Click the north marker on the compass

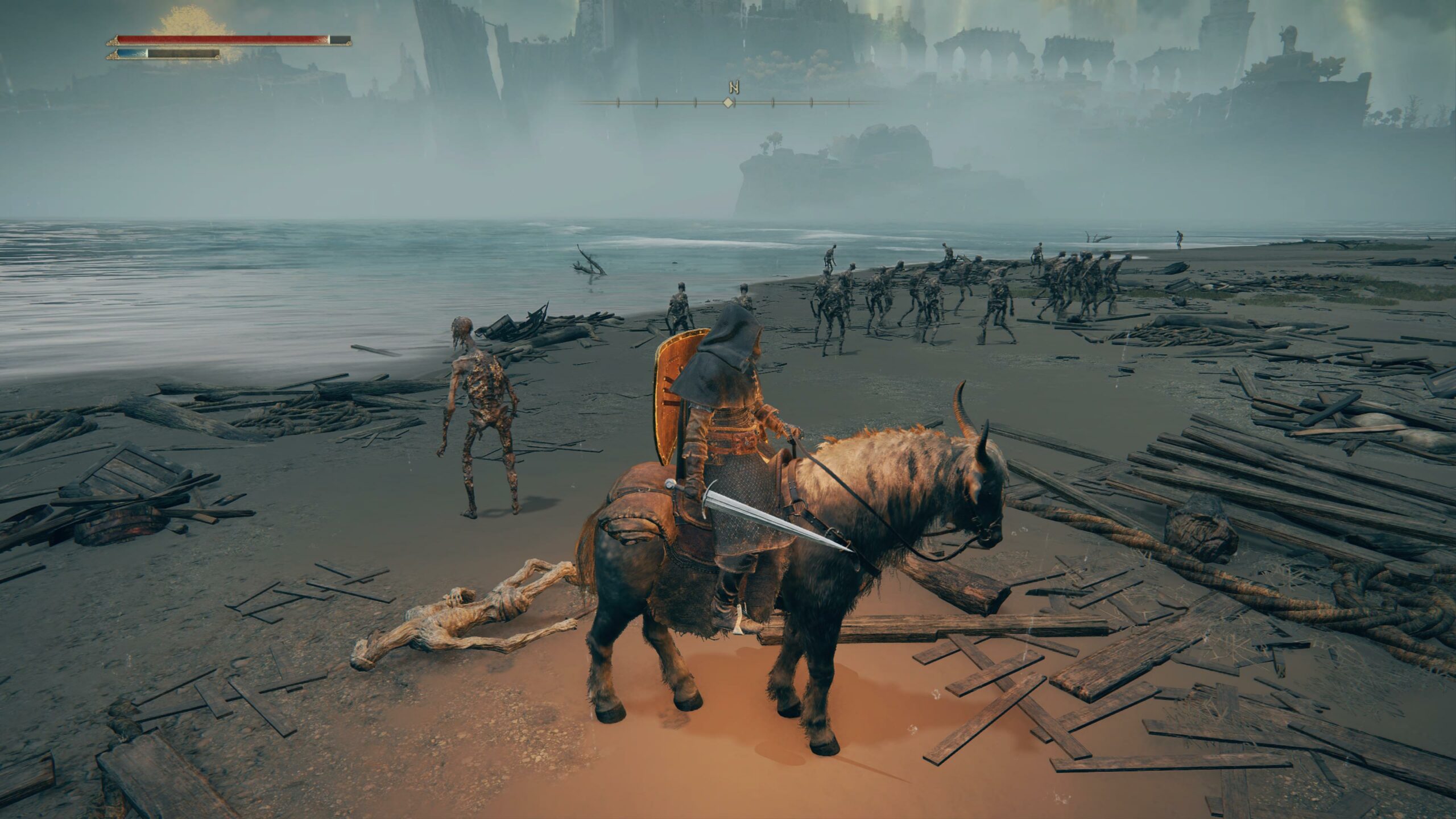(733, 88)
